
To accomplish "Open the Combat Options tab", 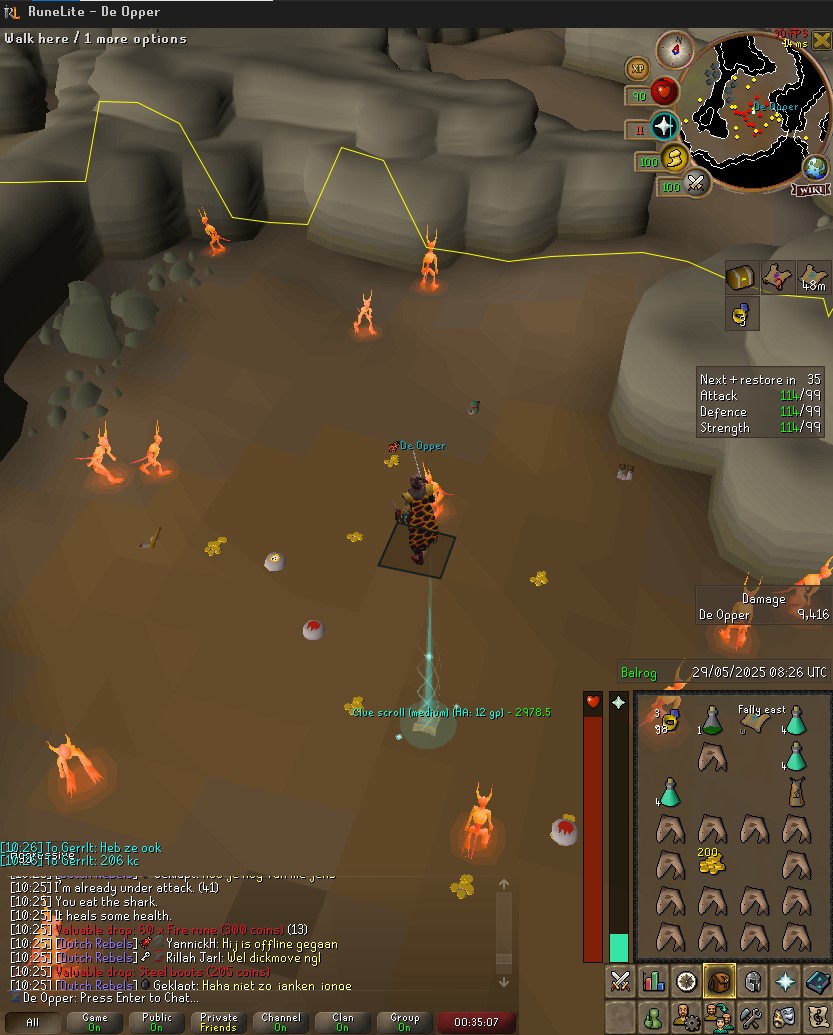I will 620,981.
